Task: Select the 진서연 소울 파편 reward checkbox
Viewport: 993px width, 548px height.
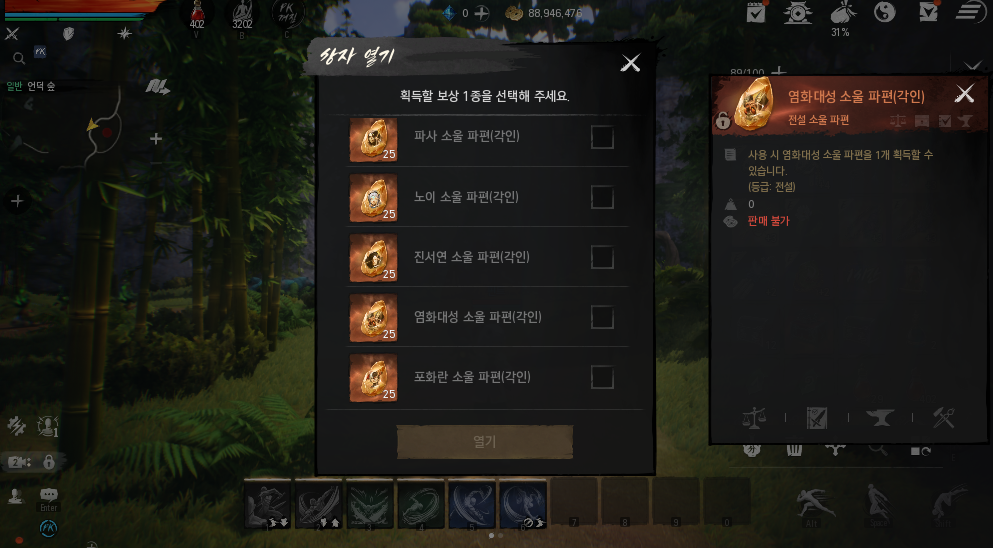Action: tap(602, 257)
